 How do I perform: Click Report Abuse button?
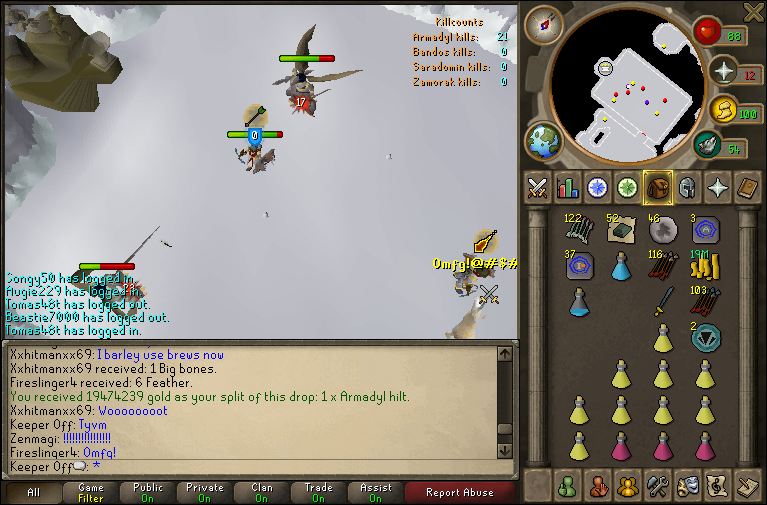click(460, 492)
